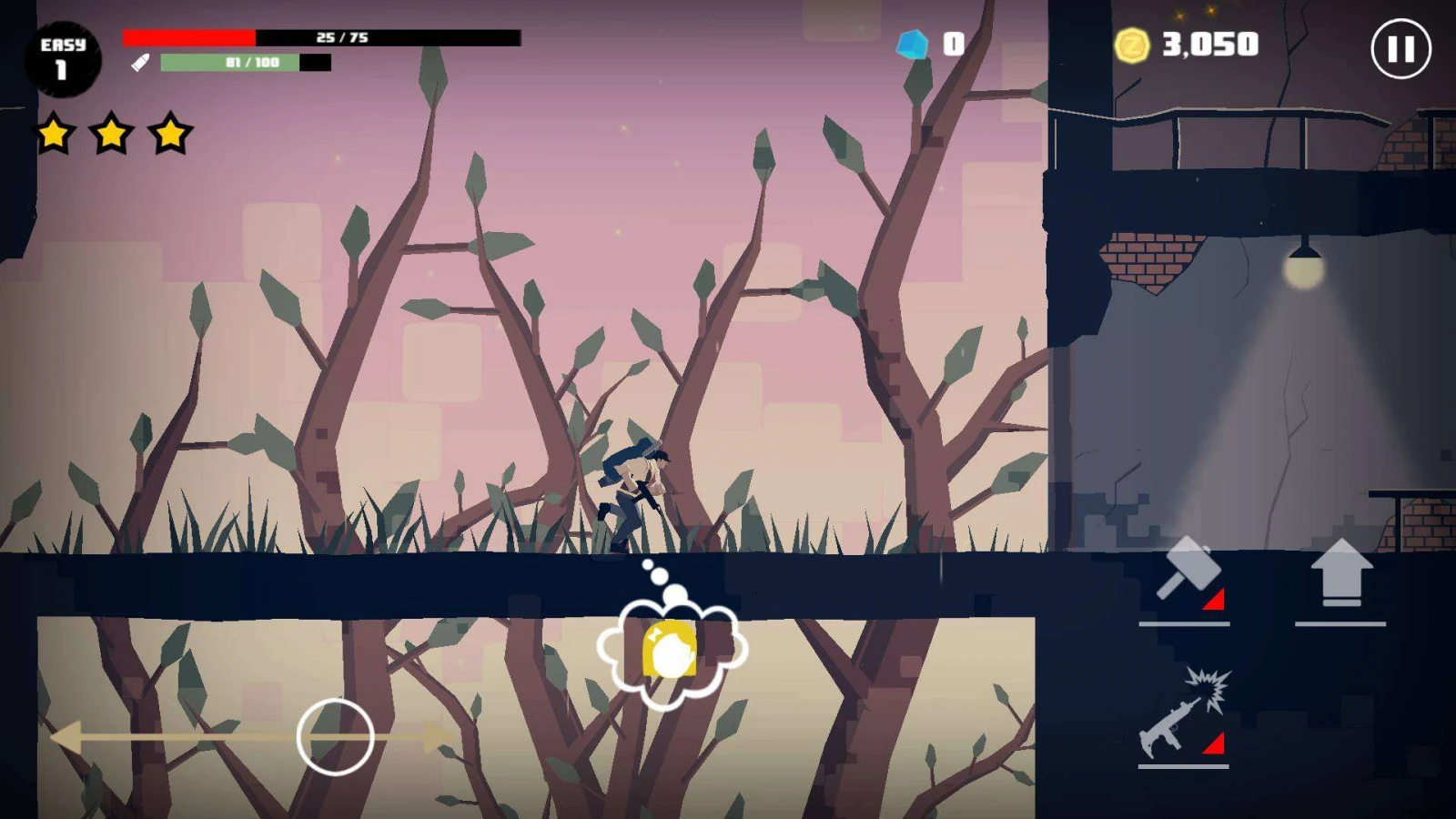1456x819 pixels.
Task: Pause the game
Action: [x=1400, y=49]
